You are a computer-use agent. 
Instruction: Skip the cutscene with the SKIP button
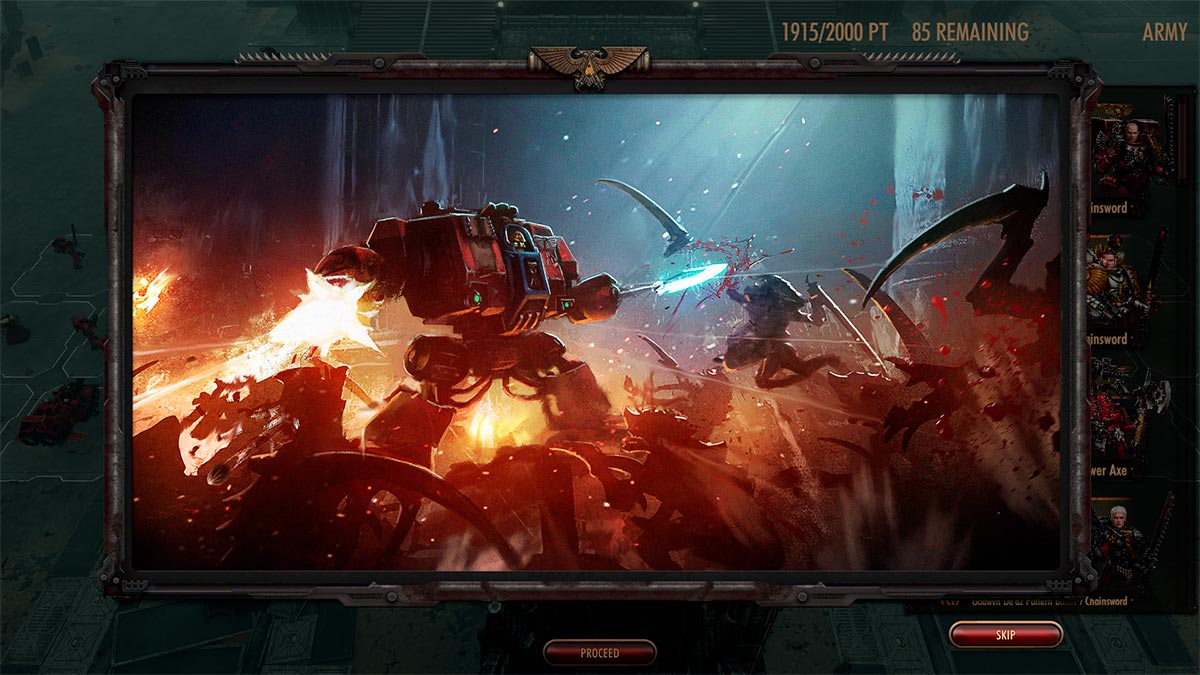click(x=1005, y=635)
